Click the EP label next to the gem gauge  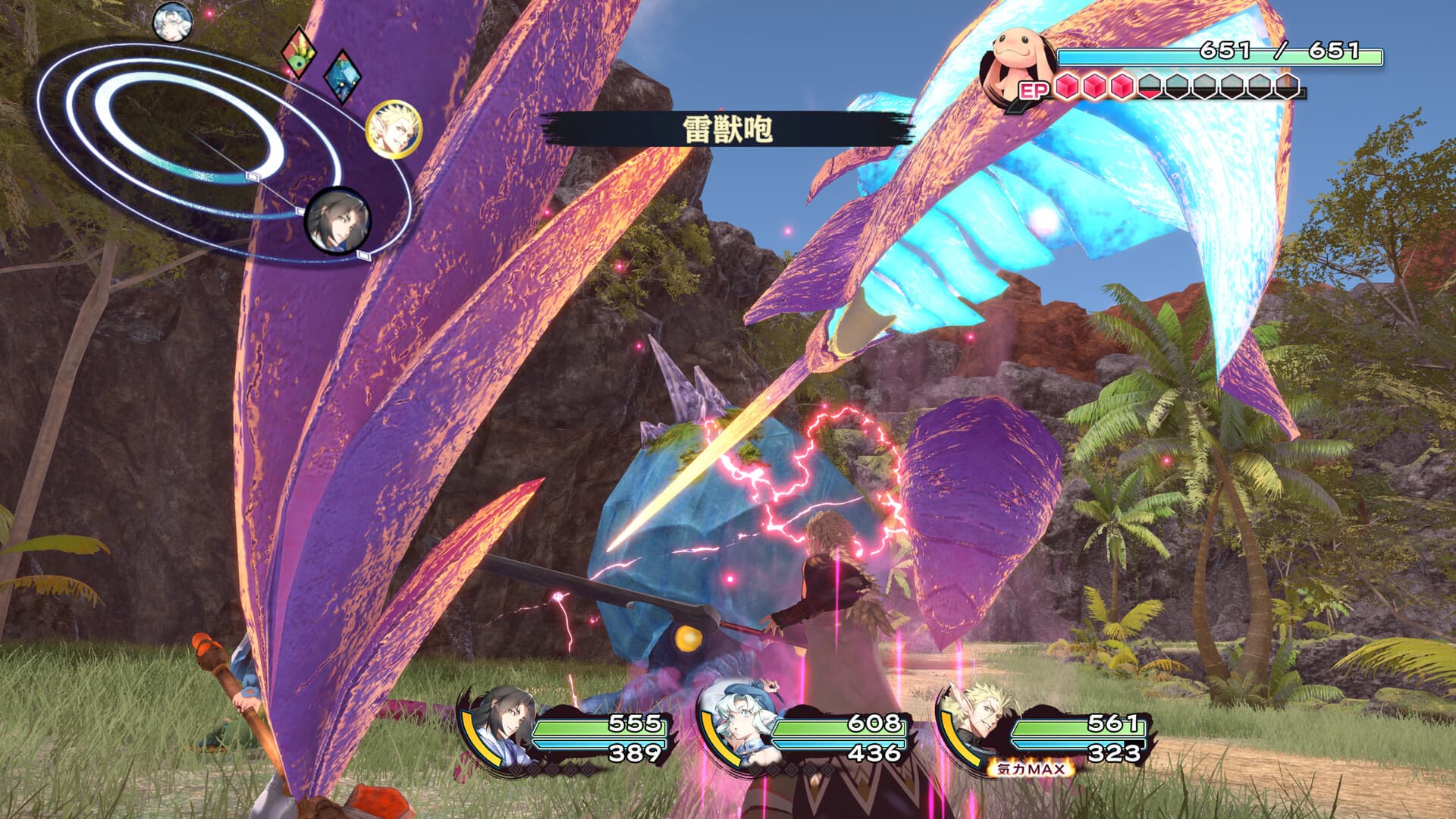[1033, 87]
